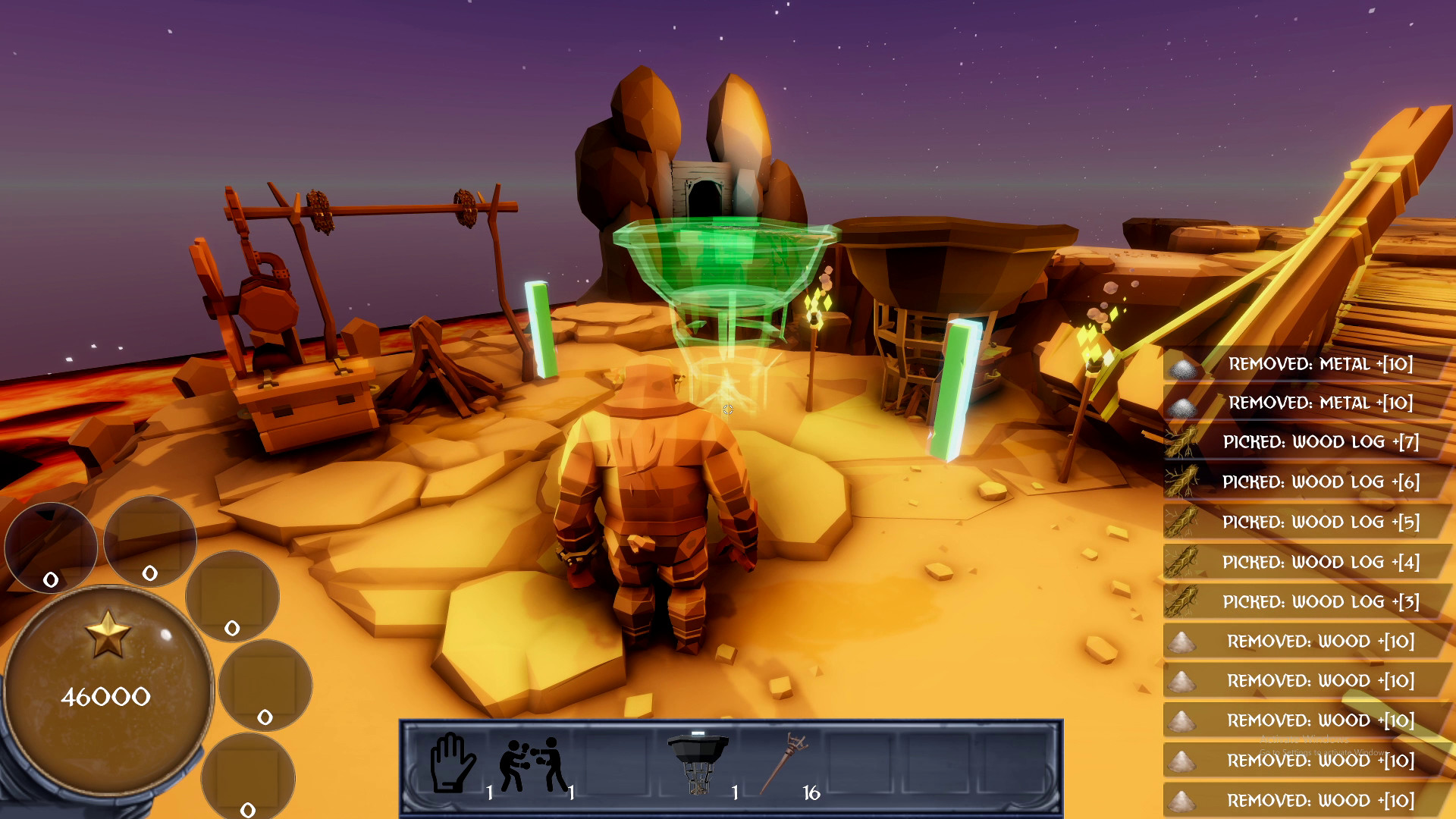The width and height of the screenshot is (1456, 819).
Task: Choose the boxing fighters hotbar slot
Action: click(533, 765)
